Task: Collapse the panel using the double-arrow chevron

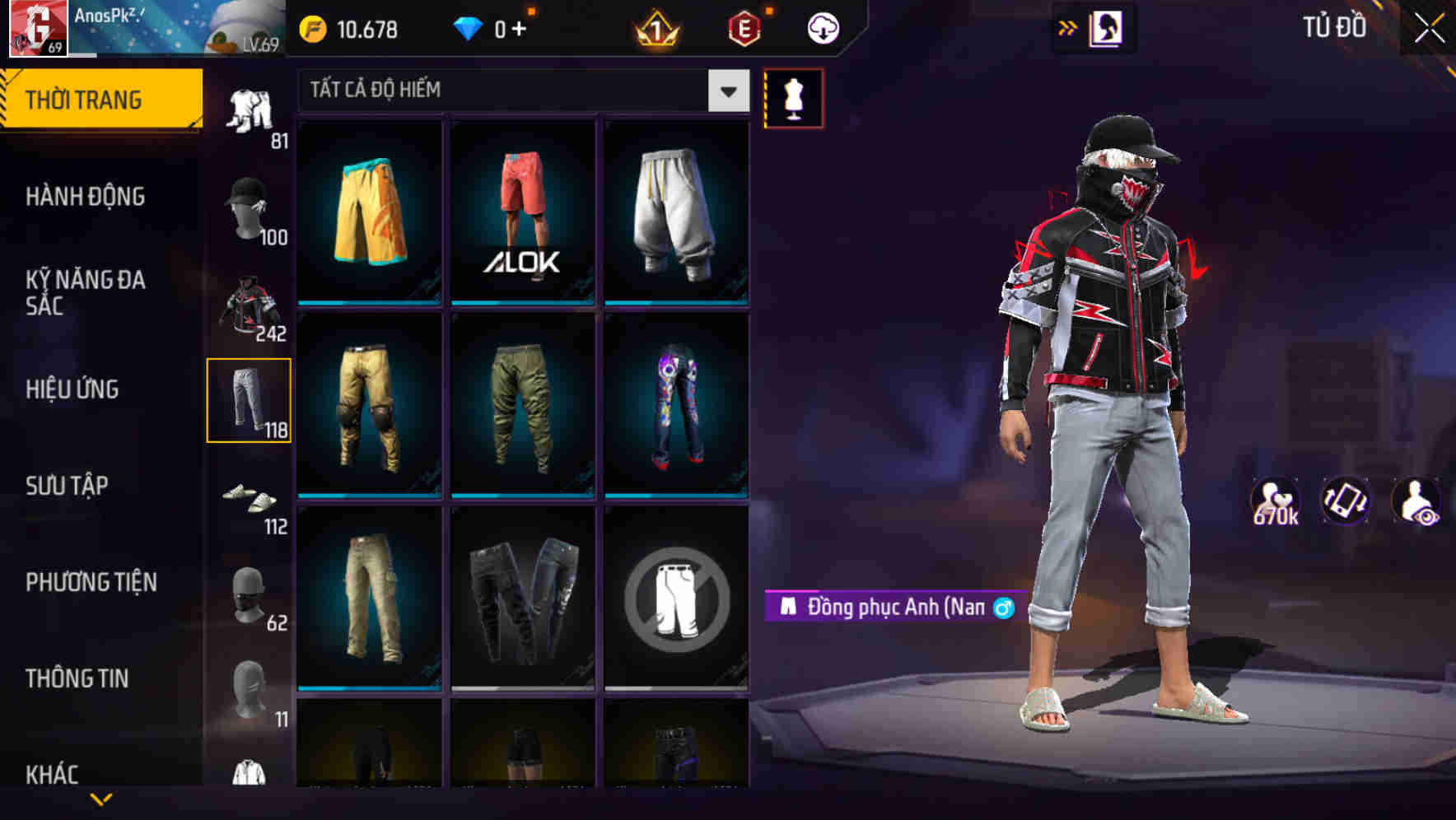Action: click(1067, 27)
